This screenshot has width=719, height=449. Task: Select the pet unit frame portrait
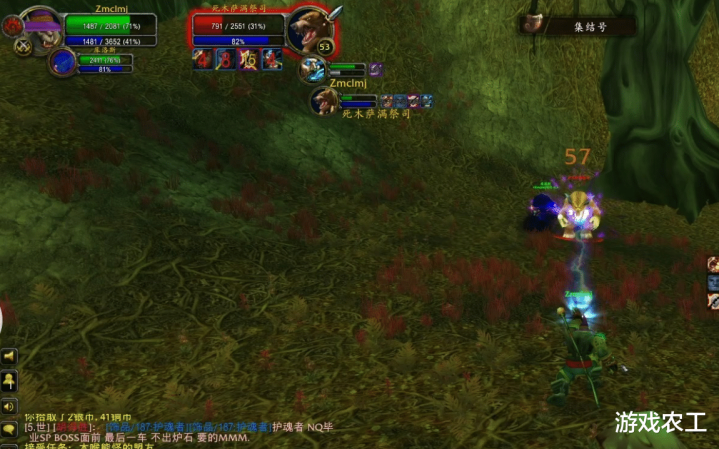point(62,62)
